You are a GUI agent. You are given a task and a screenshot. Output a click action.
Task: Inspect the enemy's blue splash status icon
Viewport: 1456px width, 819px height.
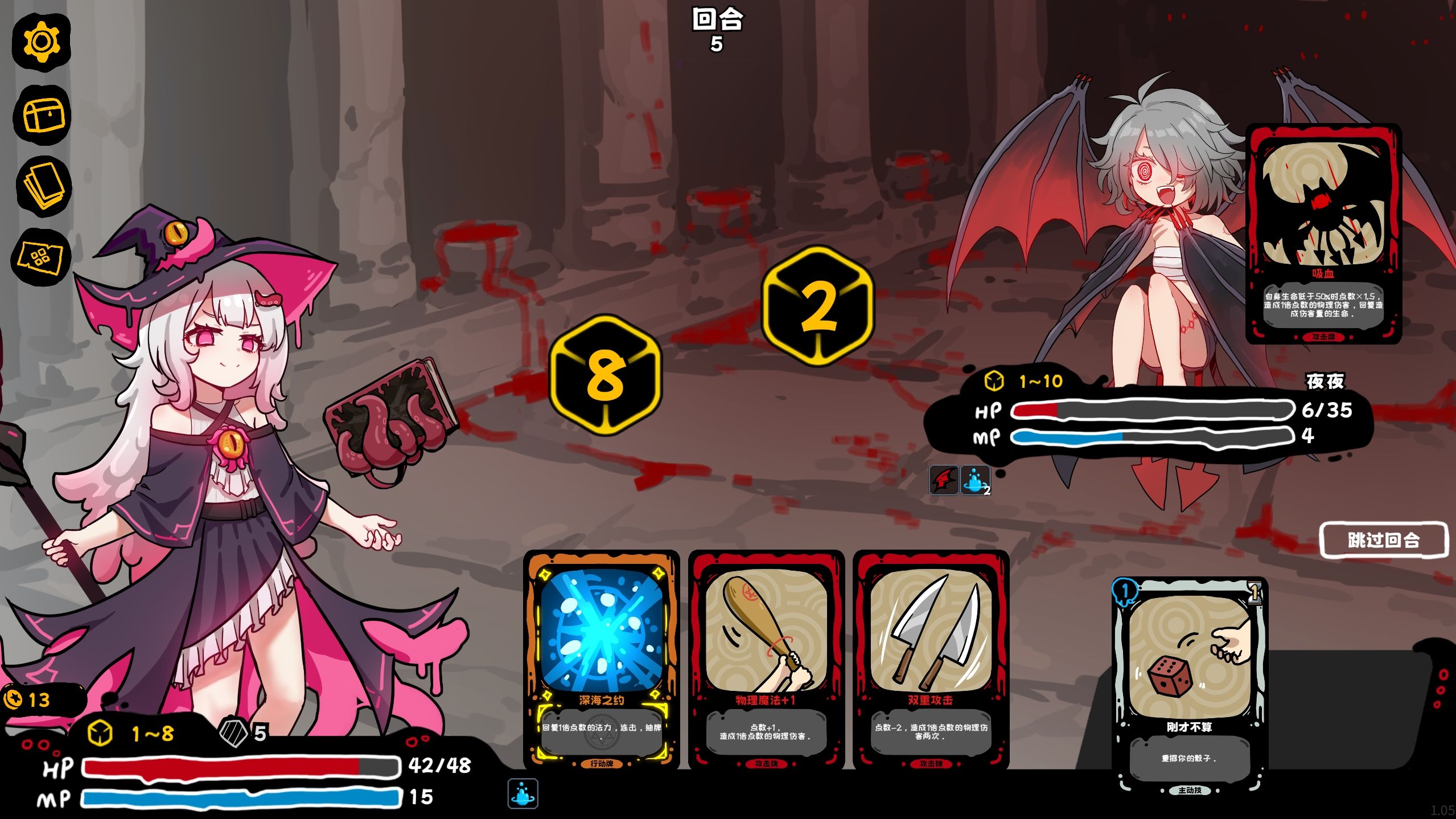click(975, 480)
